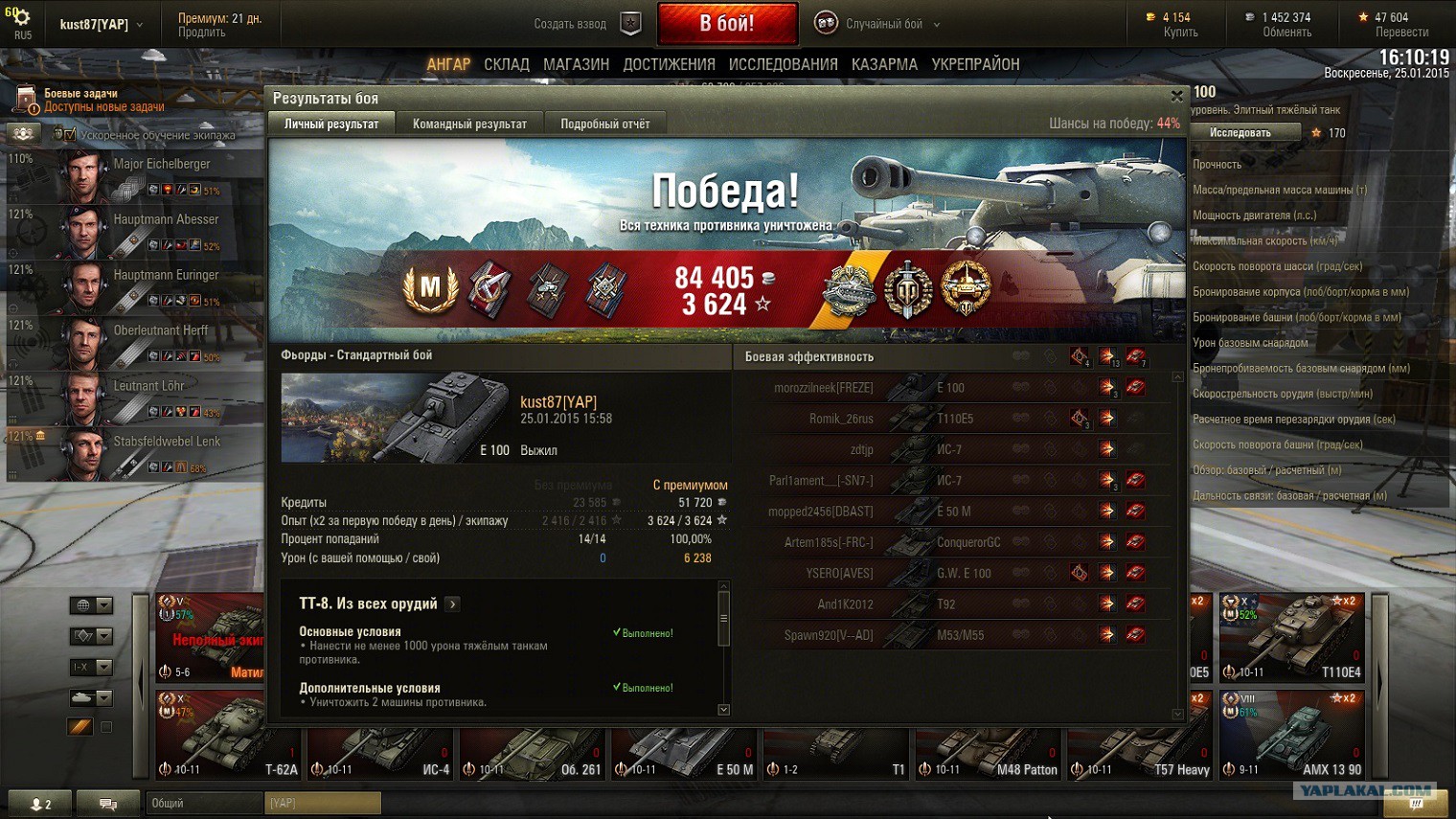Viewport: 1456px width, 819px height.
Task: Start battle with the red В бой! button
Action: tap(727, 23)
